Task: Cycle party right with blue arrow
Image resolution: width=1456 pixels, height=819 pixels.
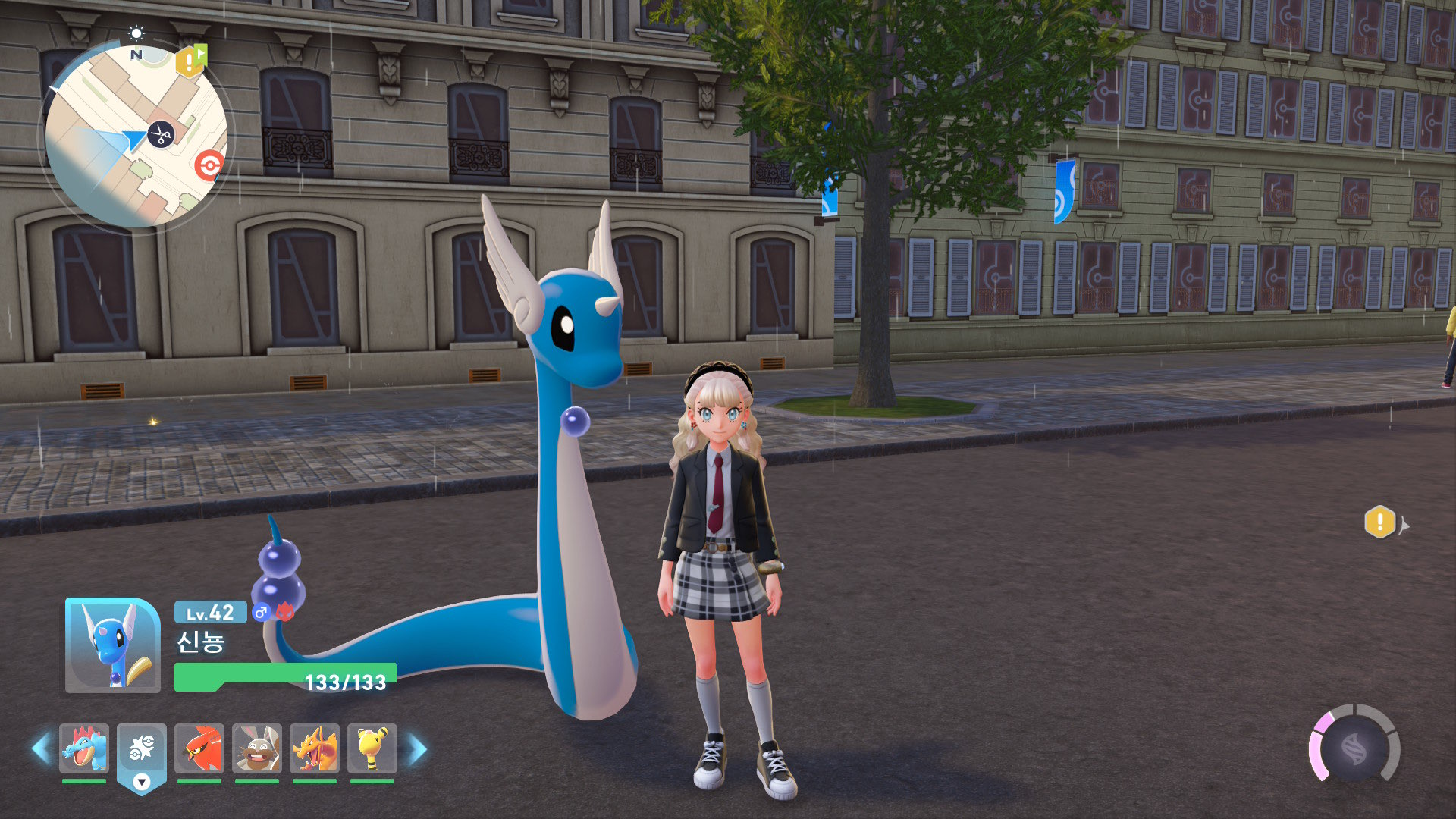Action: pyautogui.click(x=418, y=748)
